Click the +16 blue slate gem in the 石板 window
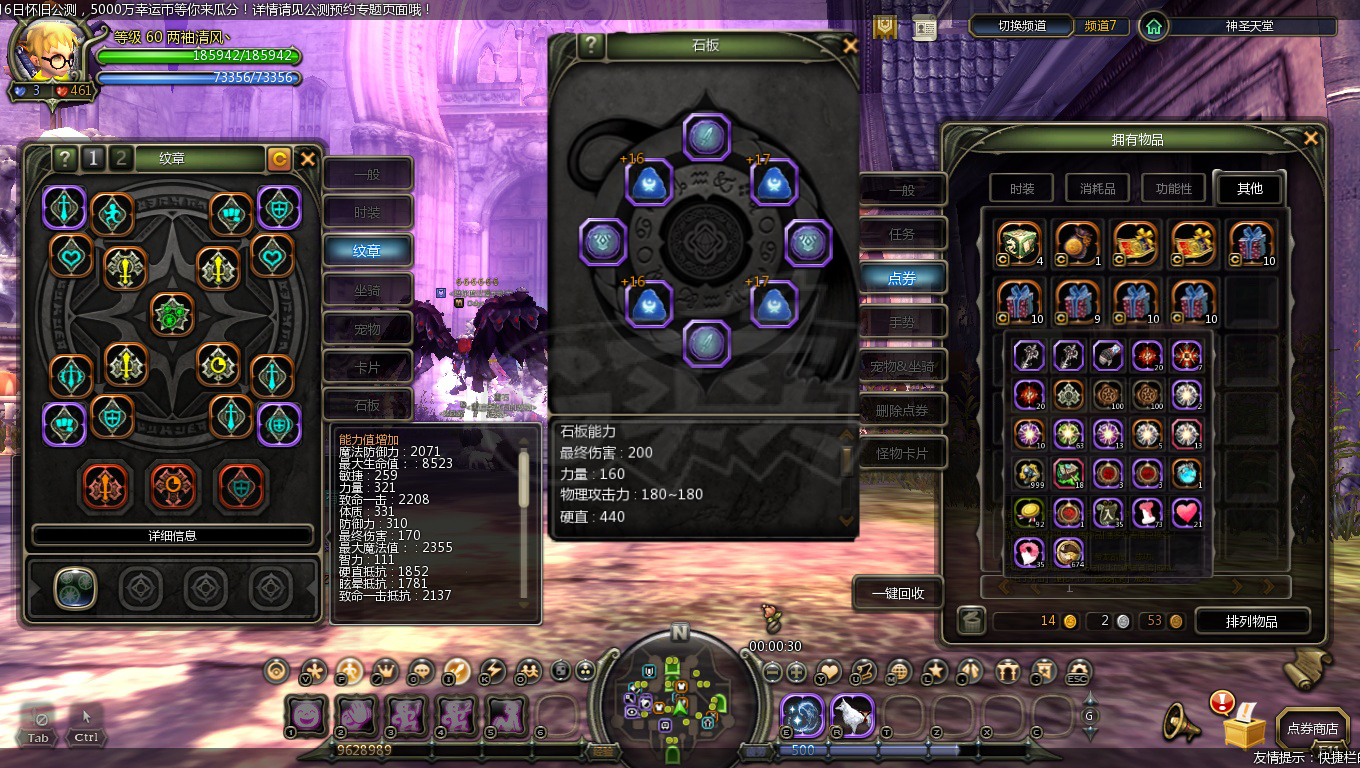 pos(650,182)
